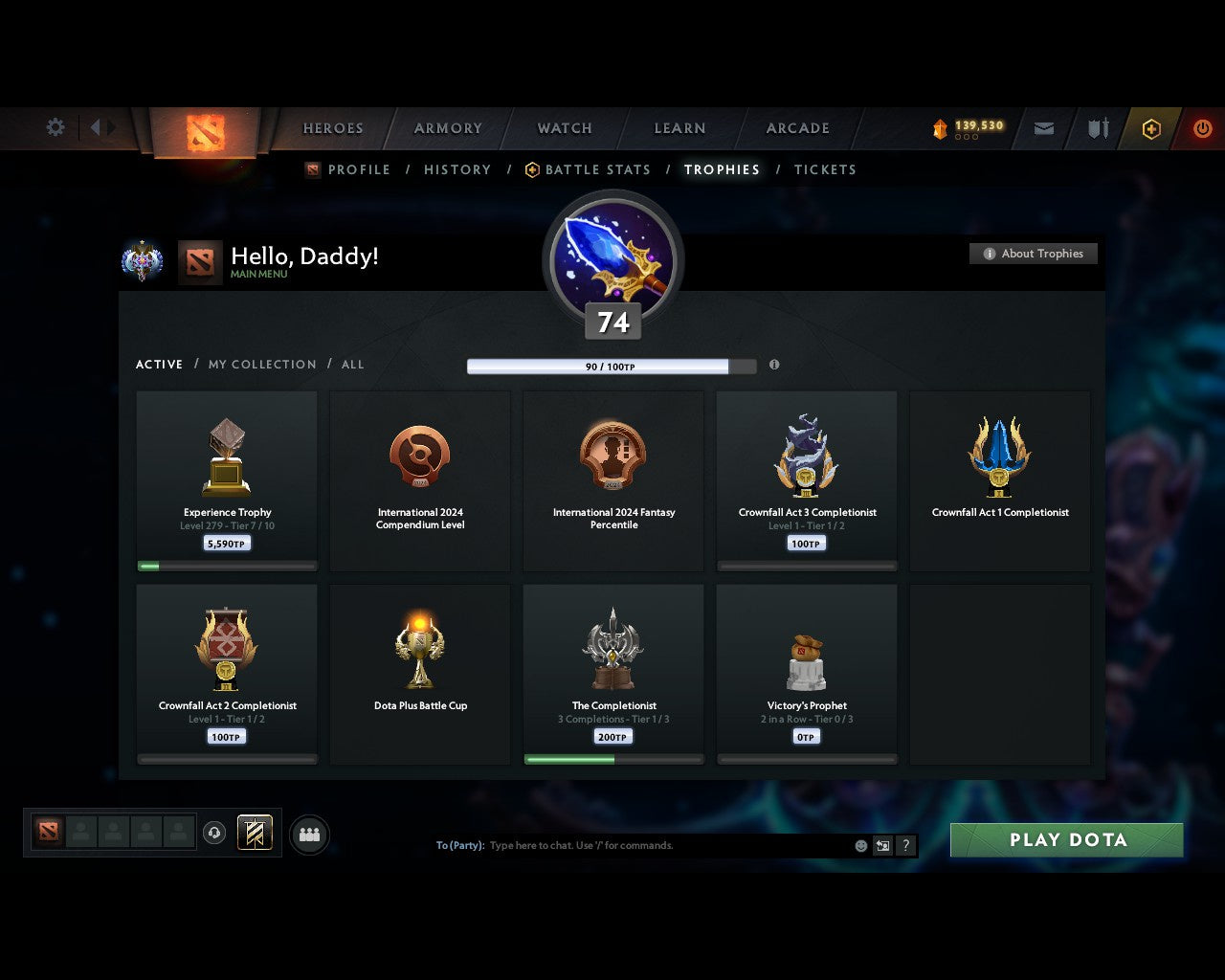Viewport: 1225px width, 980px height.
Task: Click the chat channel switch icon
Action: pos(881,845)
